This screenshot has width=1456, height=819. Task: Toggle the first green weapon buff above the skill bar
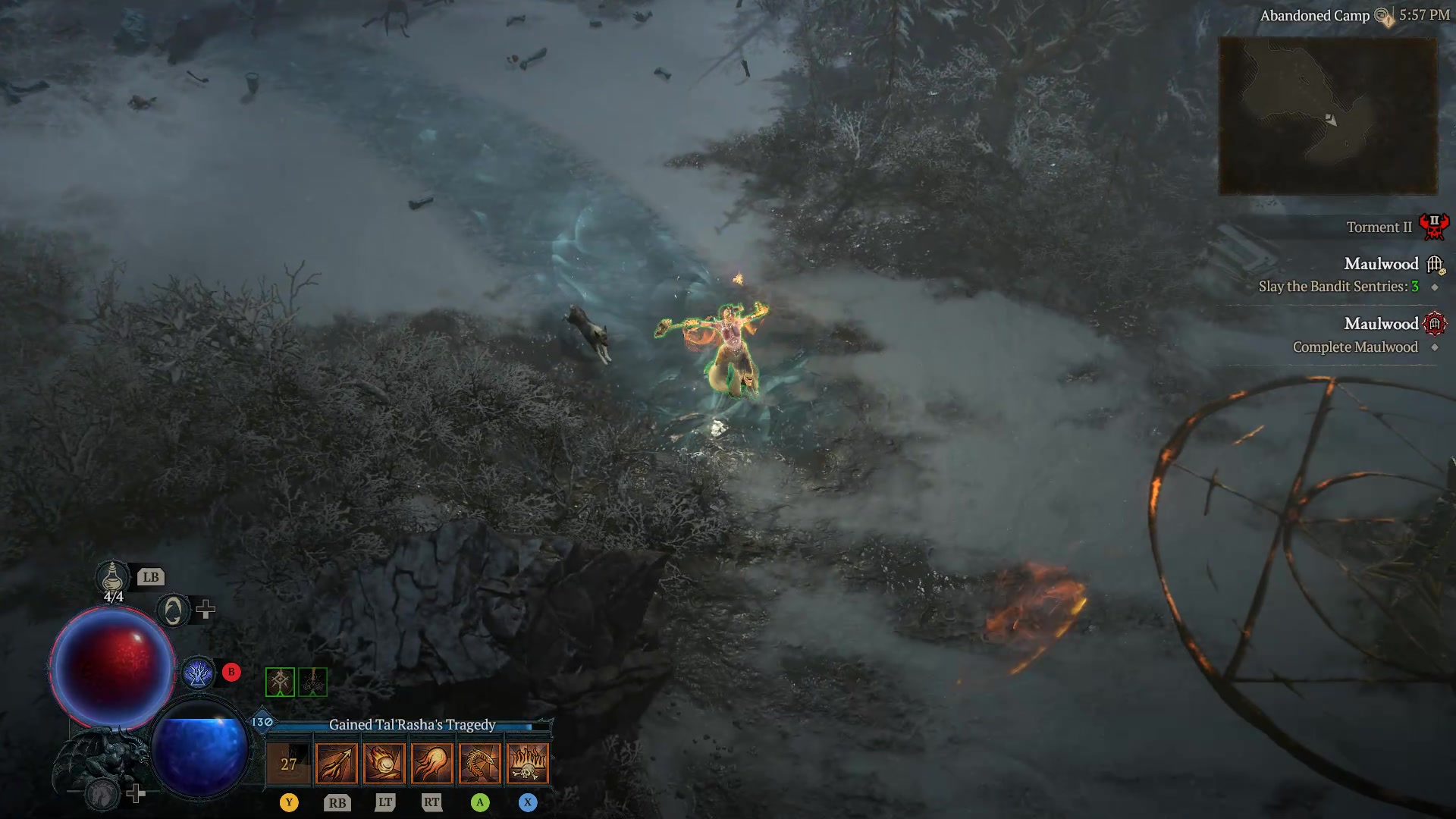pyautogui.click(x=280, y=682)
